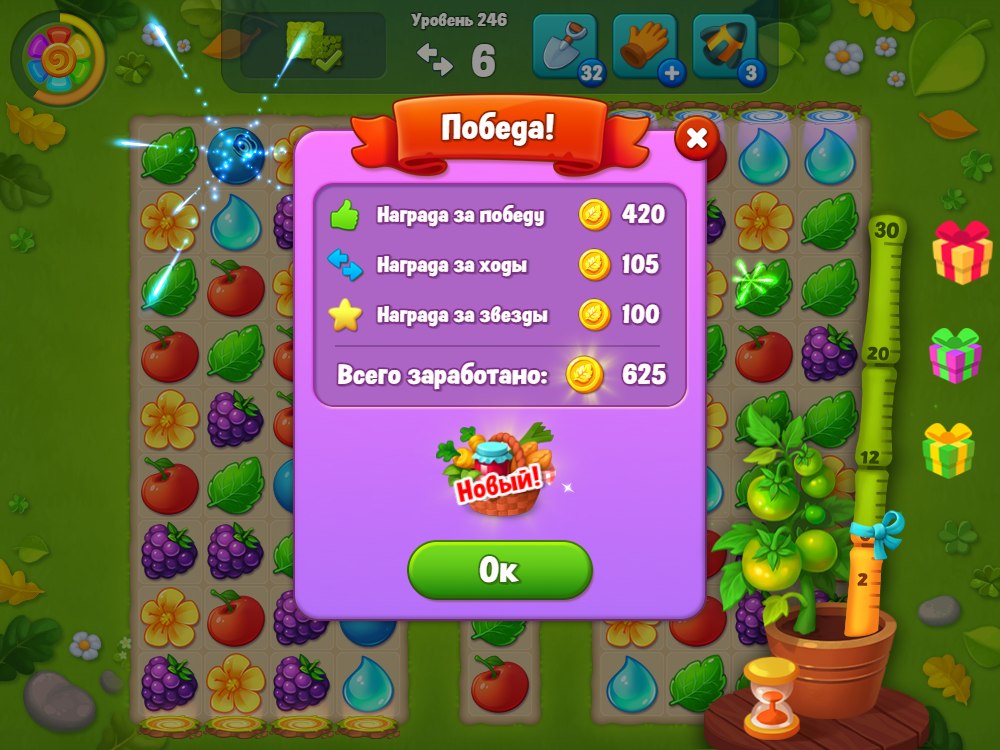Open the rainbow flower menu
This screenshot has width=1000, height=750.
click(58, 59)
